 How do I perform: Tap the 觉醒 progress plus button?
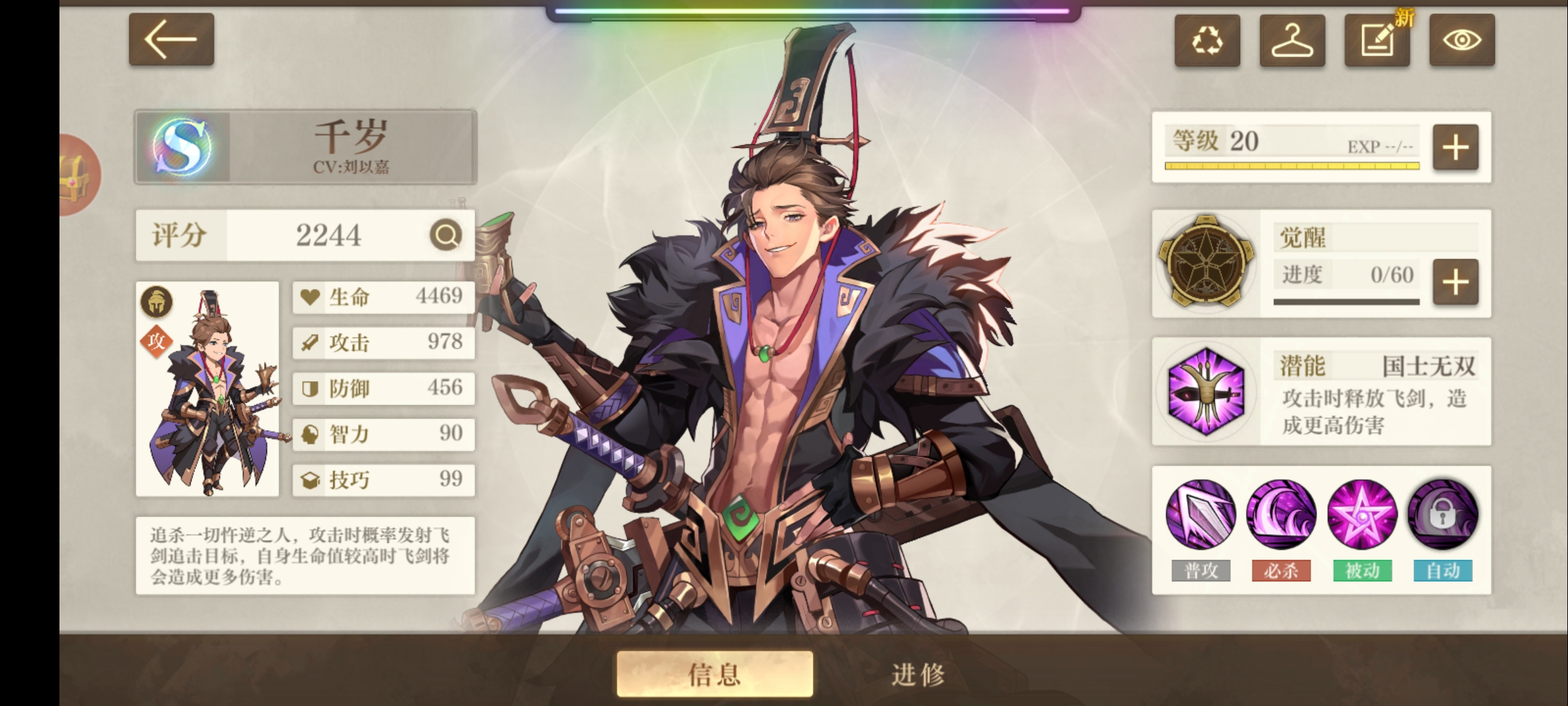pyautogui.click(x=1455, y=282)
